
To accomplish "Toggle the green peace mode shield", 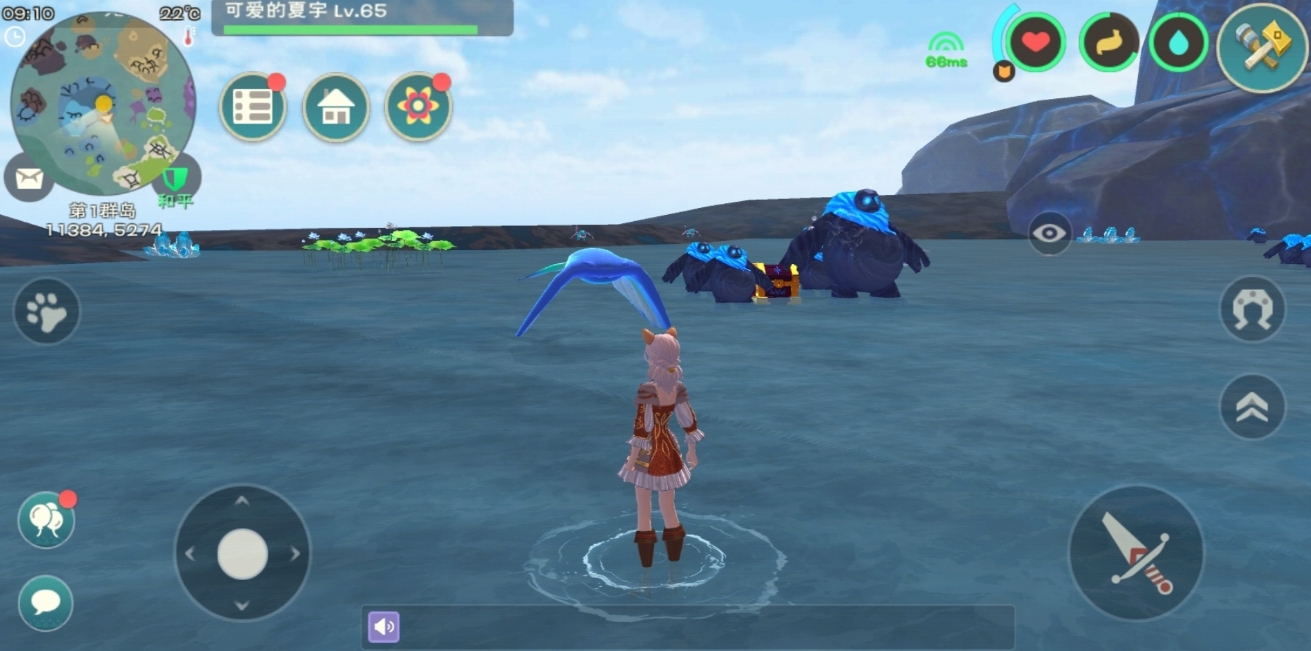I will pyautogui.click(x=176, y=178).
